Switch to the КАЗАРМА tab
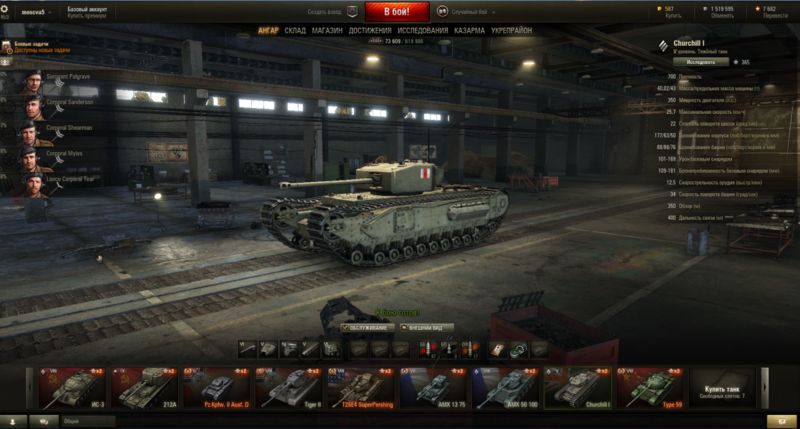The image size is (800, 429). pyautogui.click(x=470, y=31)
